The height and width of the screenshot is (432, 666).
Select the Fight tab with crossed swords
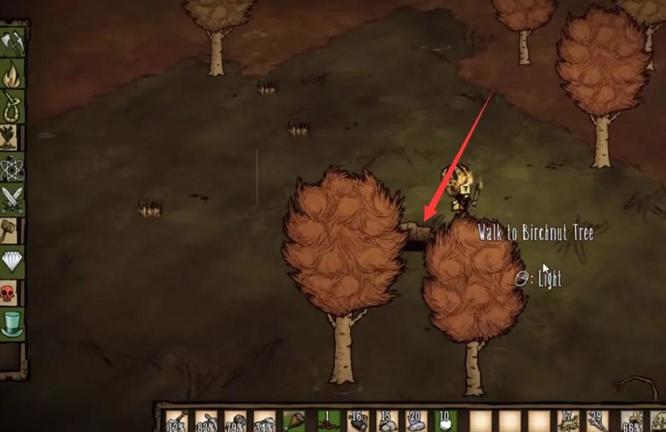coord(12,199)
